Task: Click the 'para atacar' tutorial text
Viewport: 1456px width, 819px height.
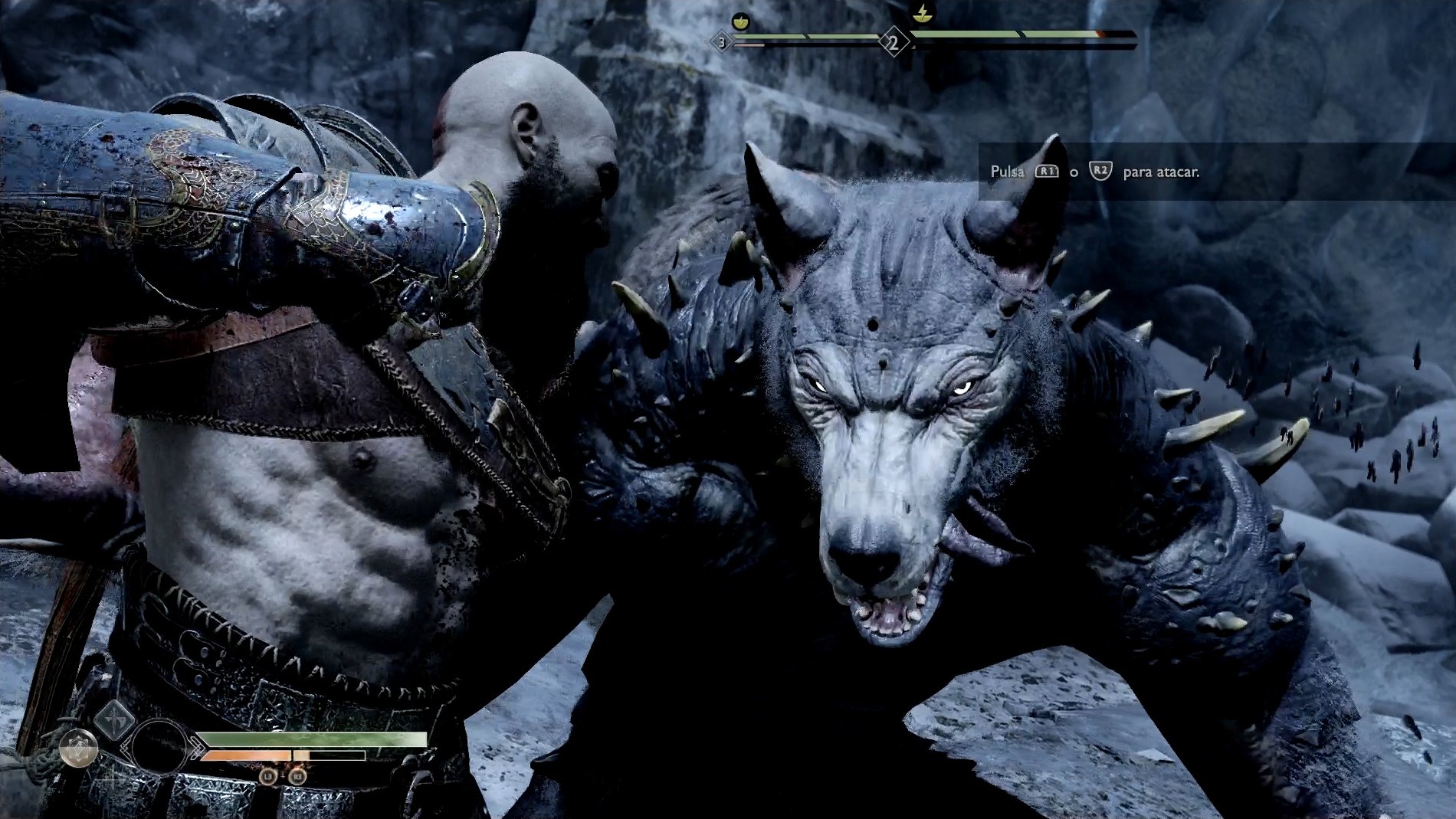Action: (x=1162, y=173)
